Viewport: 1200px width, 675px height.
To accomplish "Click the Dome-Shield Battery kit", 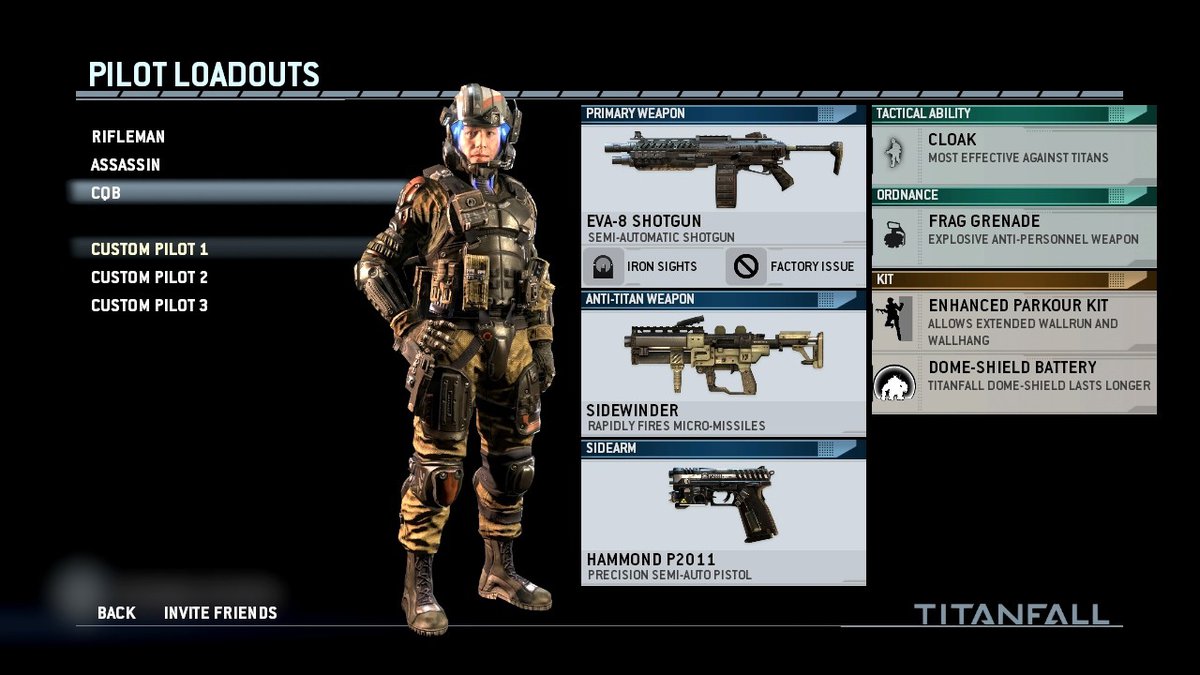I will 1014,377.
